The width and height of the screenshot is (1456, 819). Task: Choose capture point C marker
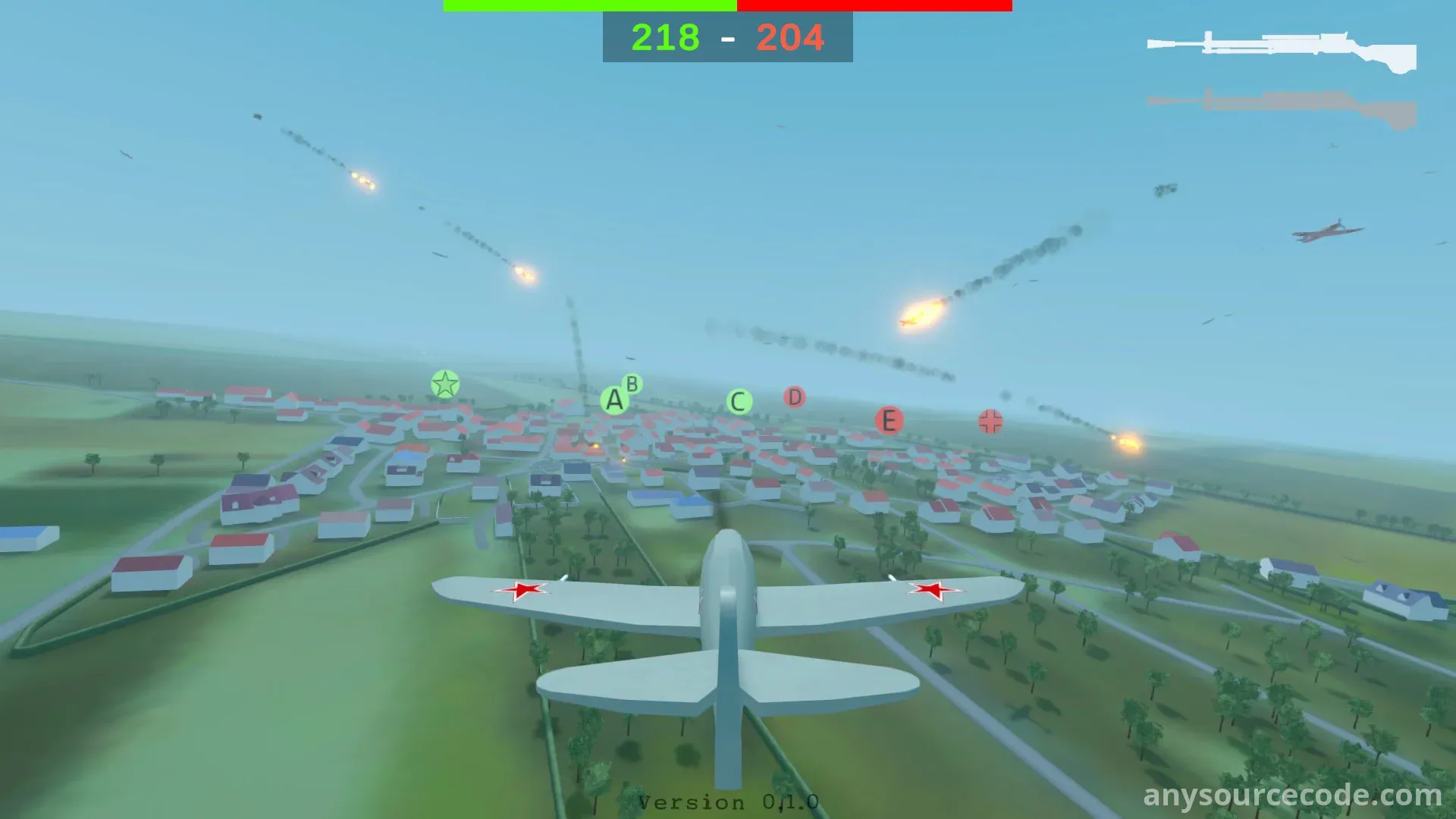739,402
